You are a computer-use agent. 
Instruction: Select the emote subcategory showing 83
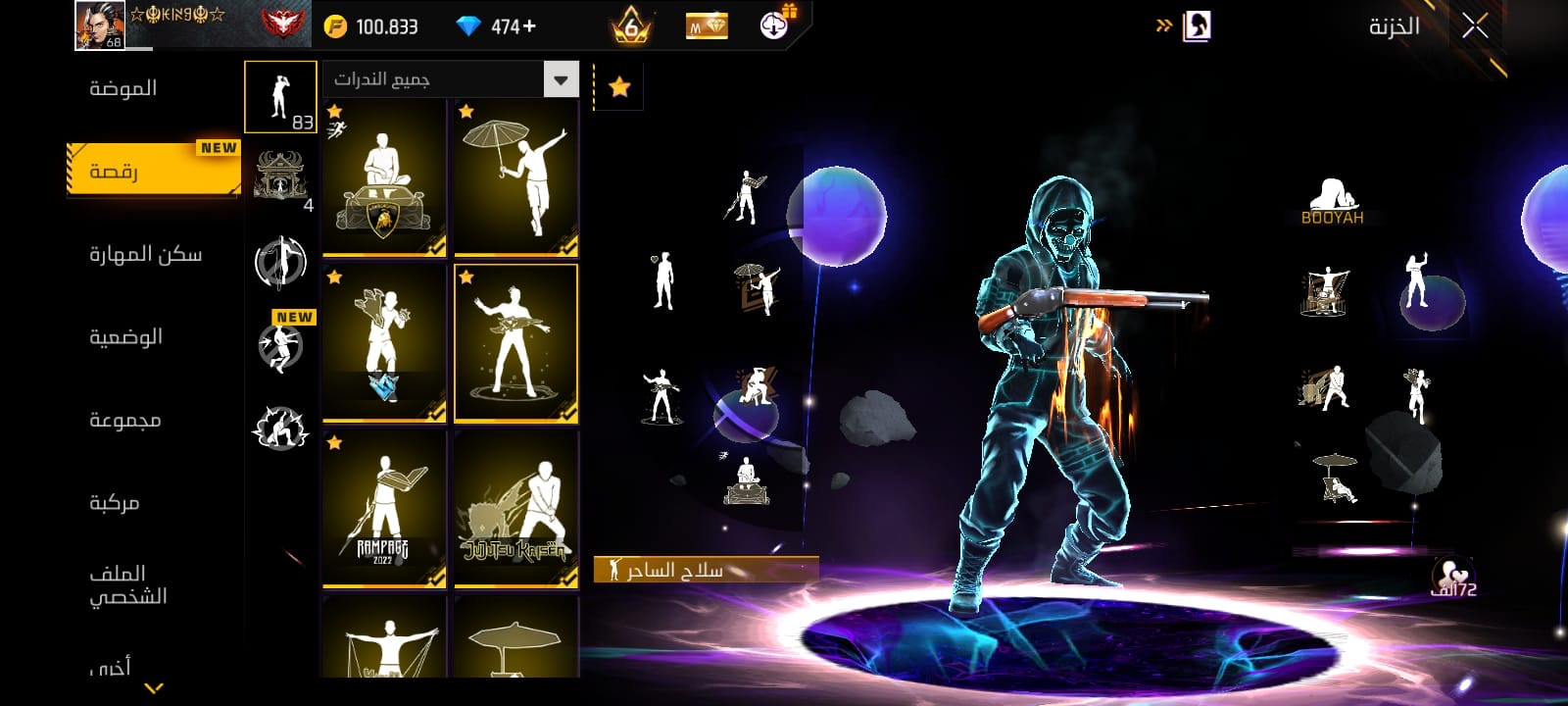(280, 97)
